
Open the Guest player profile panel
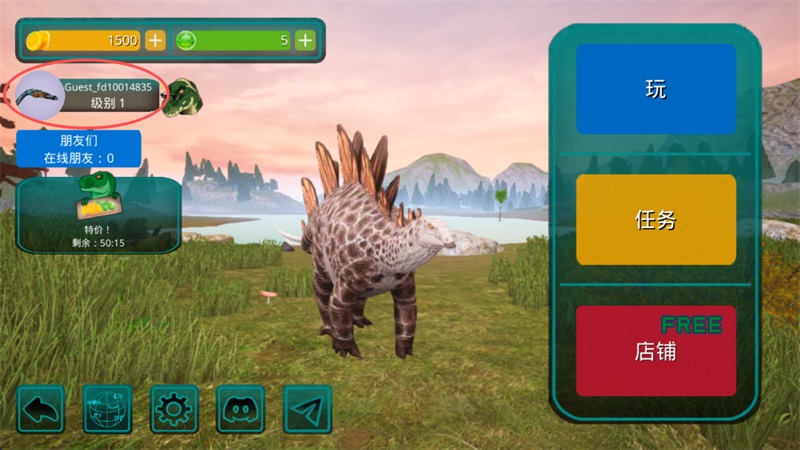90,95
